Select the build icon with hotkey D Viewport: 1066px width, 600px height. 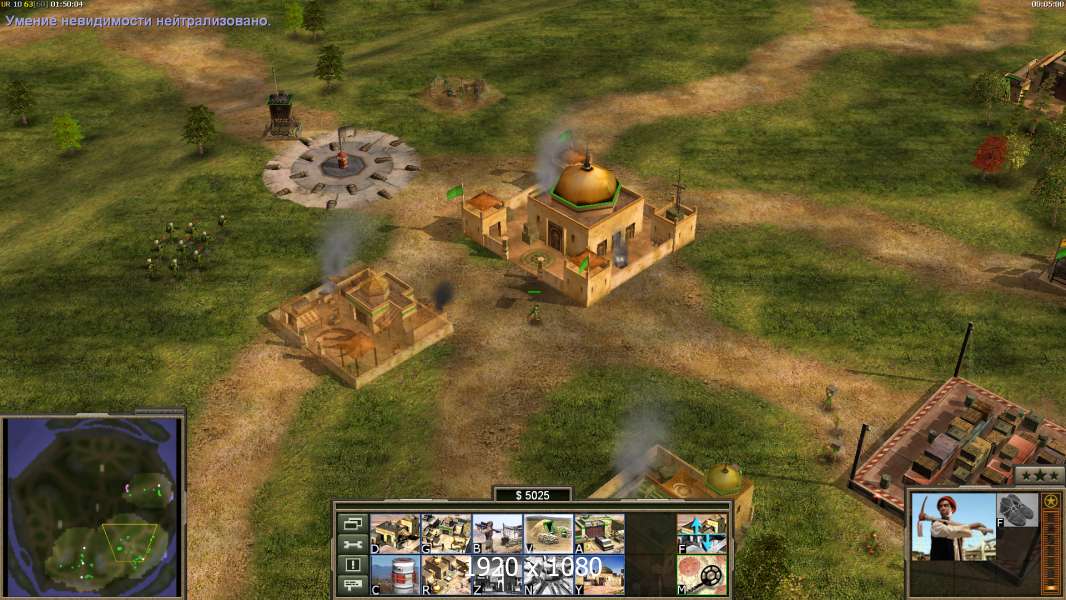tap(395, 533)
